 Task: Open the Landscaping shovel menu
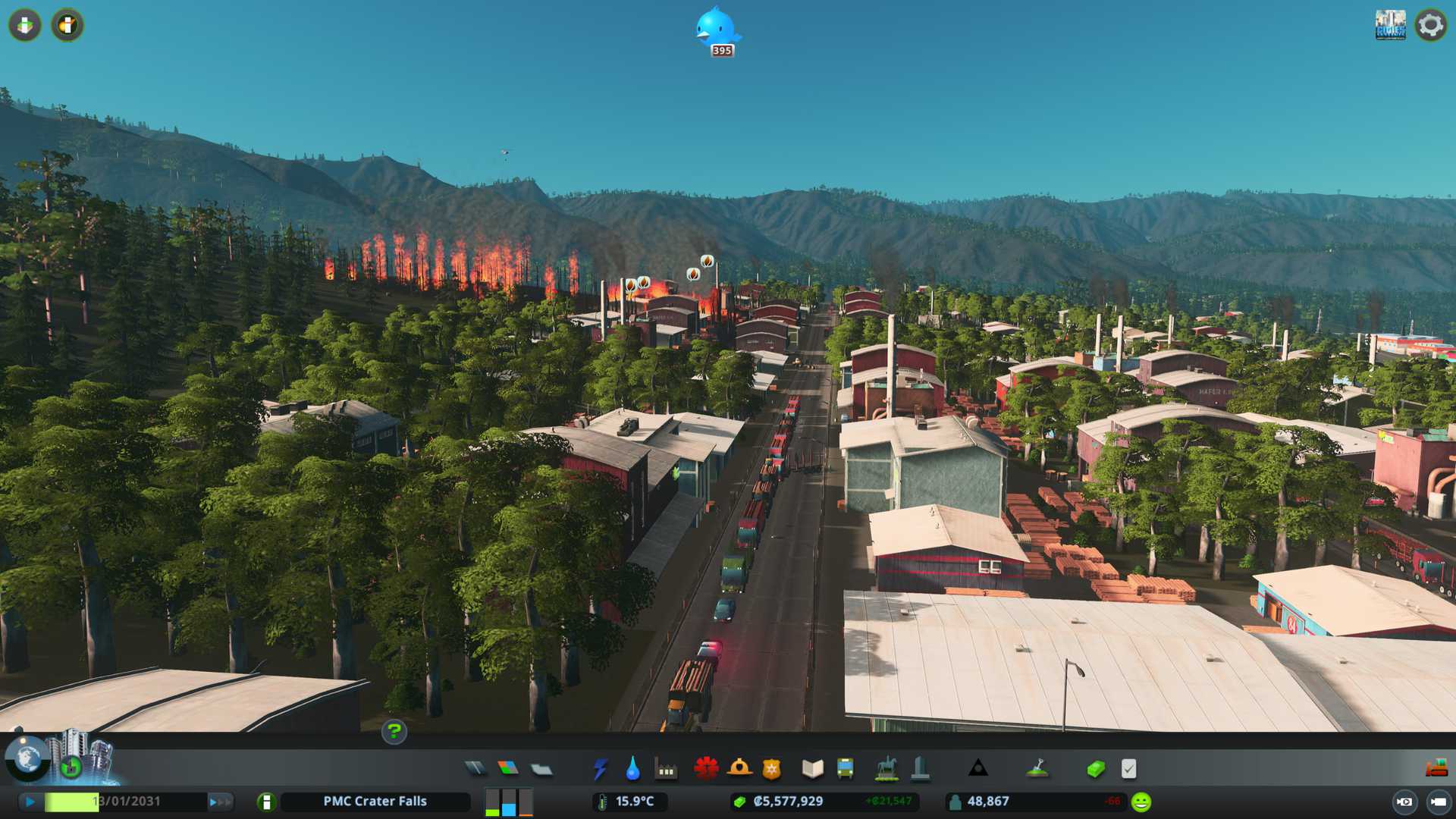click(x=1037, y=769)
